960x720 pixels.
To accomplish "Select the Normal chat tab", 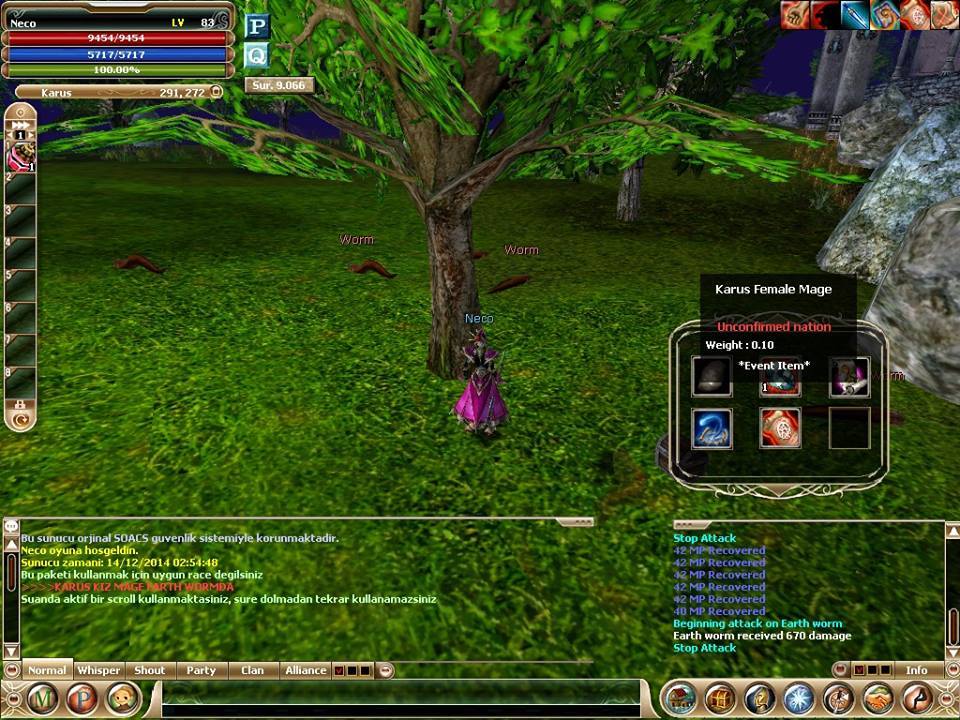I will tap(47, 670).
